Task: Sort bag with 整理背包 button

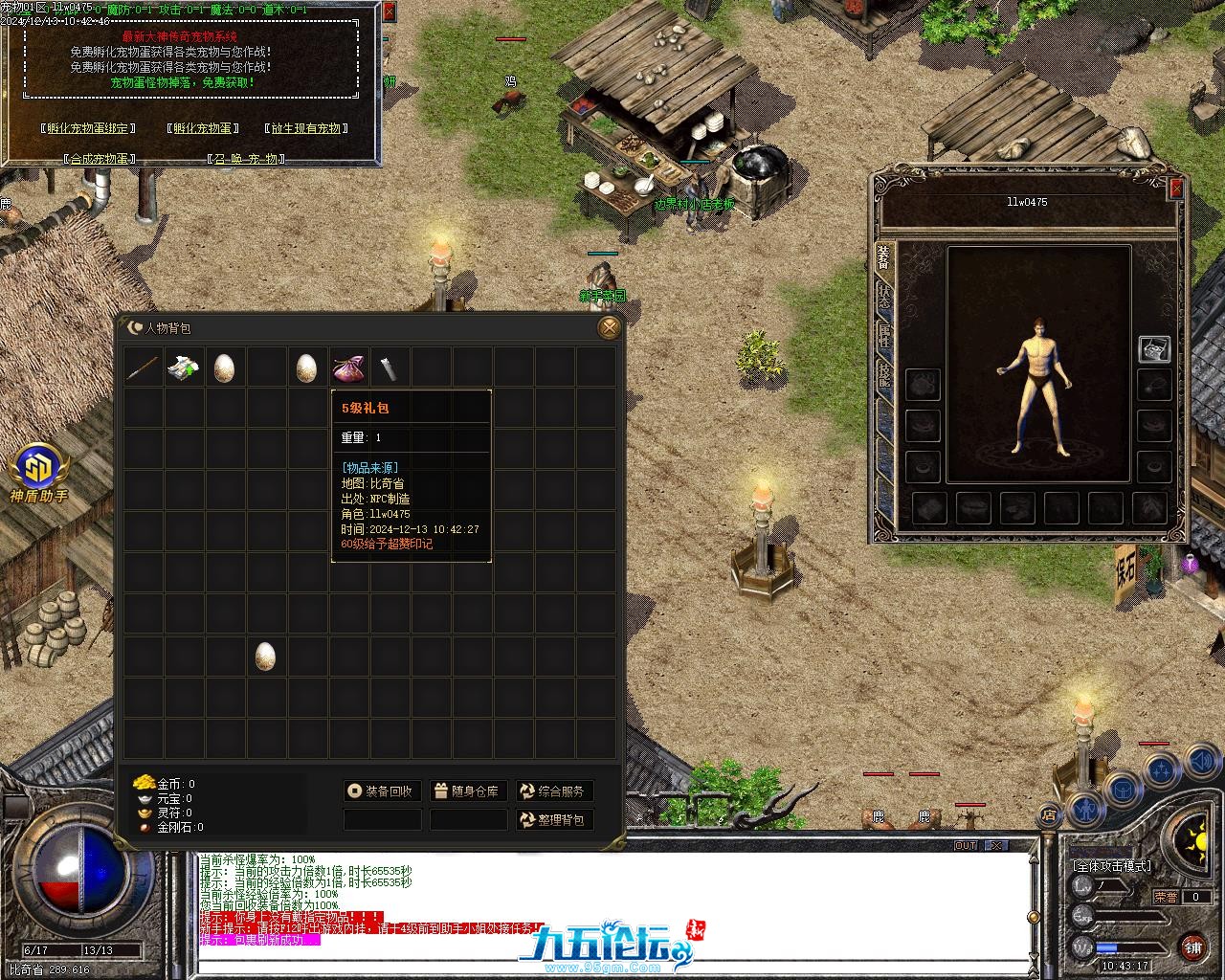Action: tap(553, 820)
